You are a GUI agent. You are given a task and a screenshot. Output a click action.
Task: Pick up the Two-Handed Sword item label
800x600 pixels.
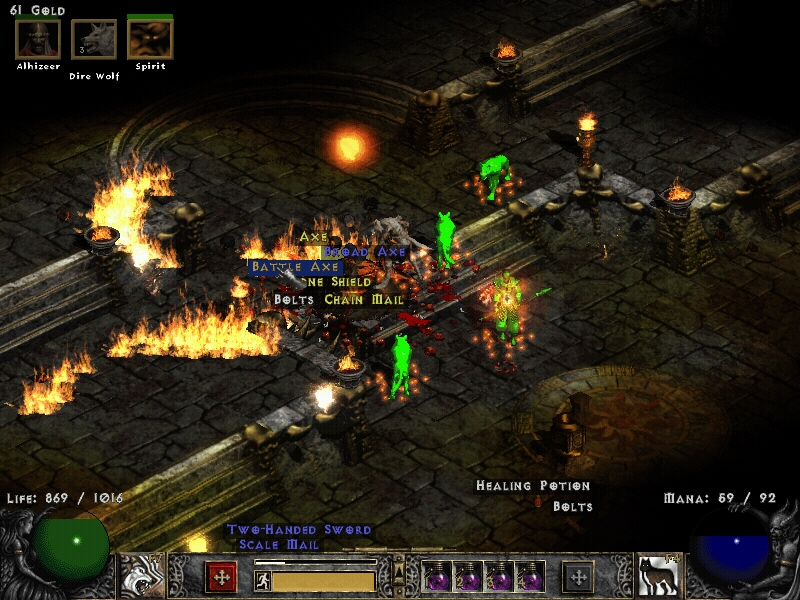[x=299, y=529]
